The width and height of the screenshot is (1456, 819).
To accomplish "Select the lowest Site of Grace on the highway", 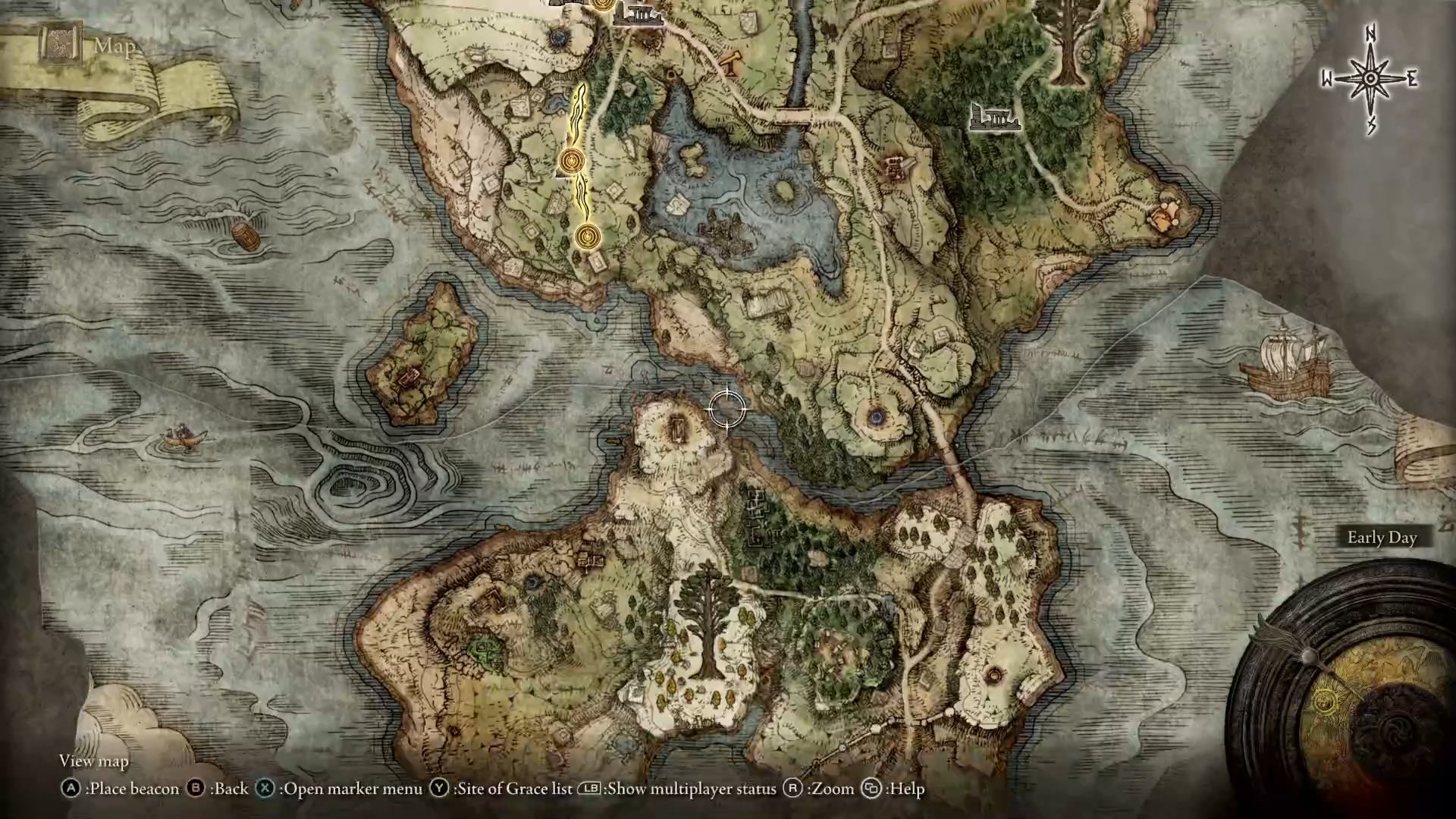I will (x=587, y=236).
